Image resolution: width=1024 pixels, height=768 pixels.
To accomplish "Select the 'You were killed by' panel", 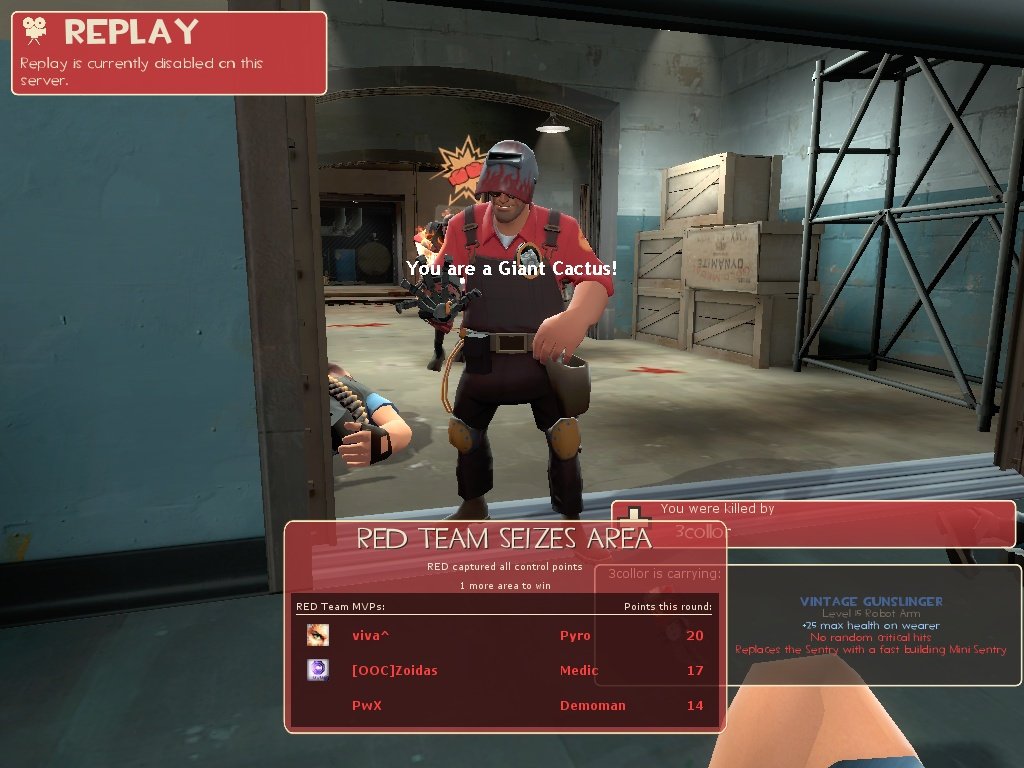I will pos(814,523).
